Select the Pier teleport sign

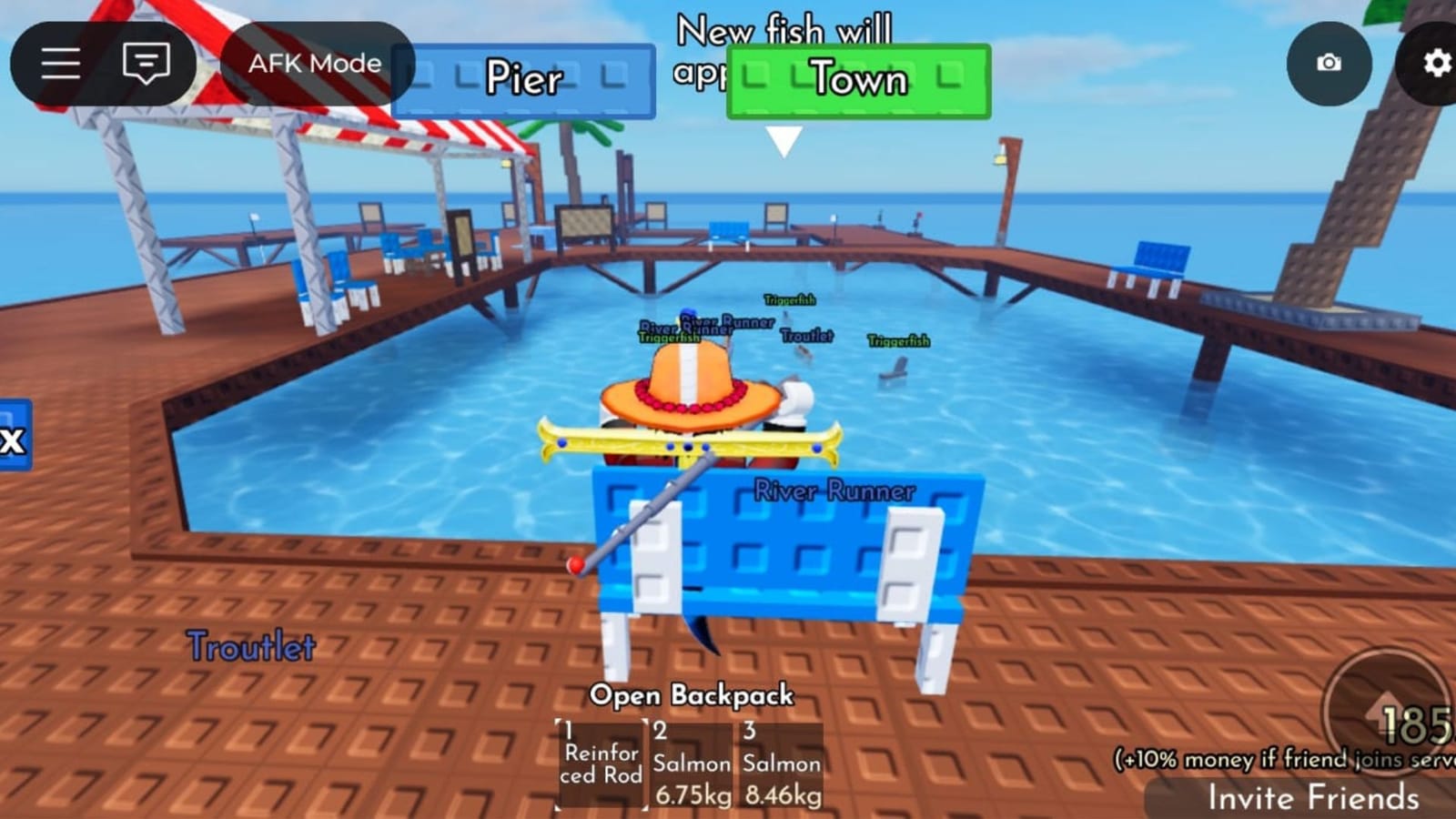(525, 80)
